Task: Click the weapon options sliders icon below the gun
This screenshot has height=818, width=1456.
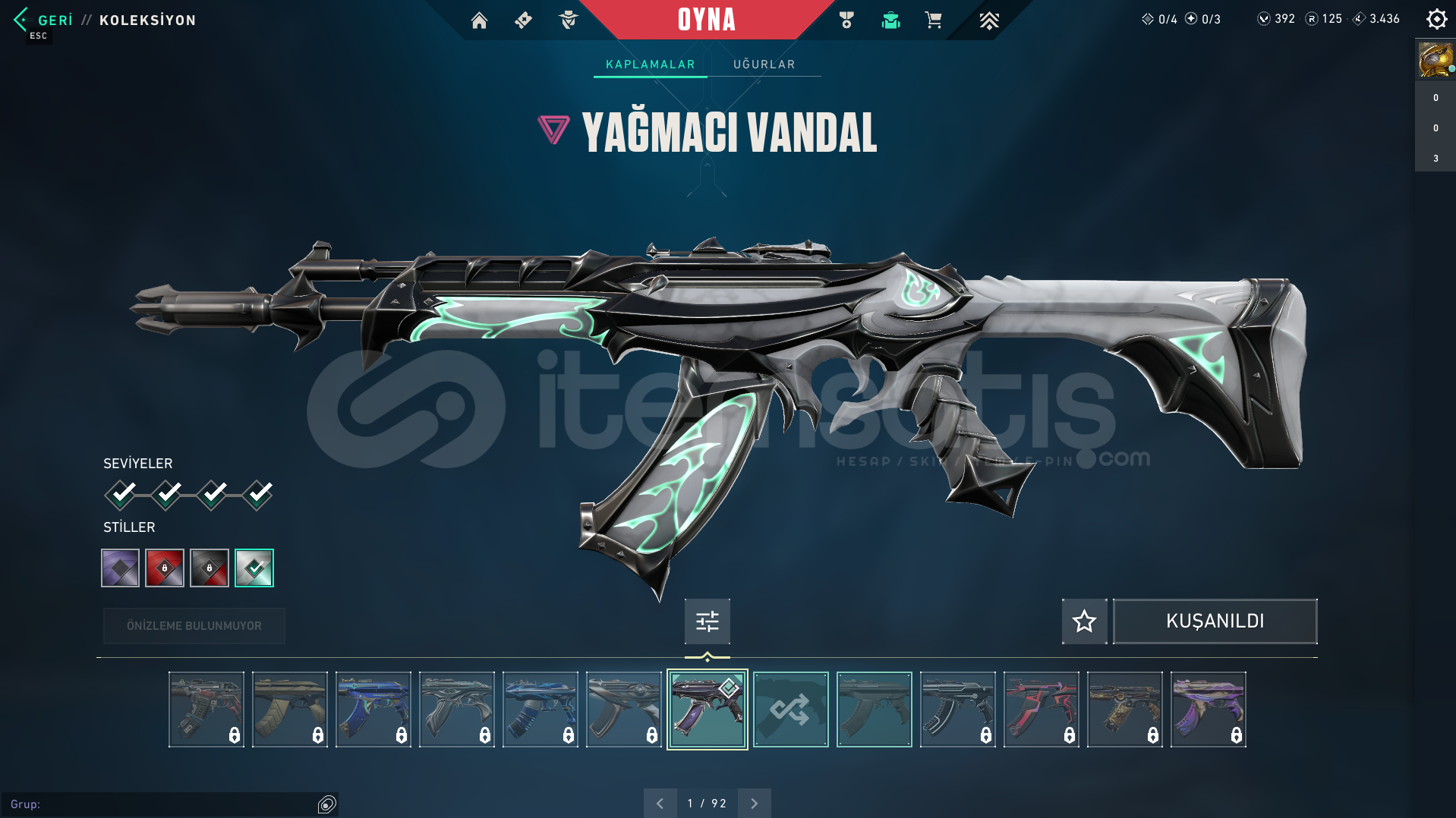Action: [706, 621]
